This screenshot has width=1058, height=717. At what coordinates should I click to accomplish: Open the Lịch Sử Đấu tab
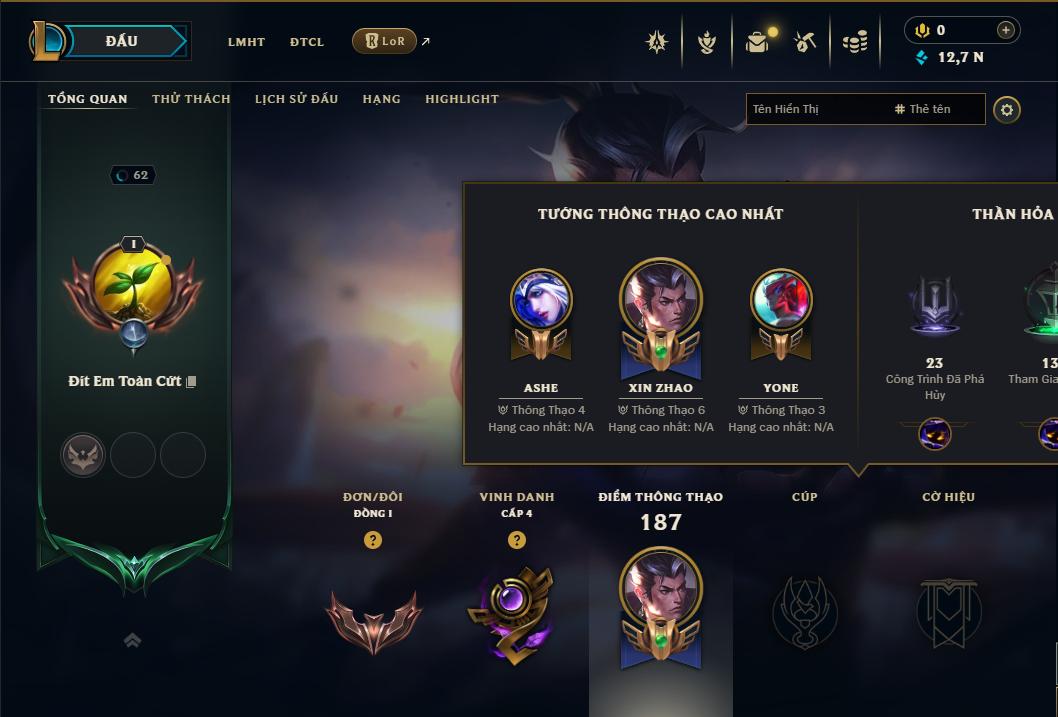point(296,99)
